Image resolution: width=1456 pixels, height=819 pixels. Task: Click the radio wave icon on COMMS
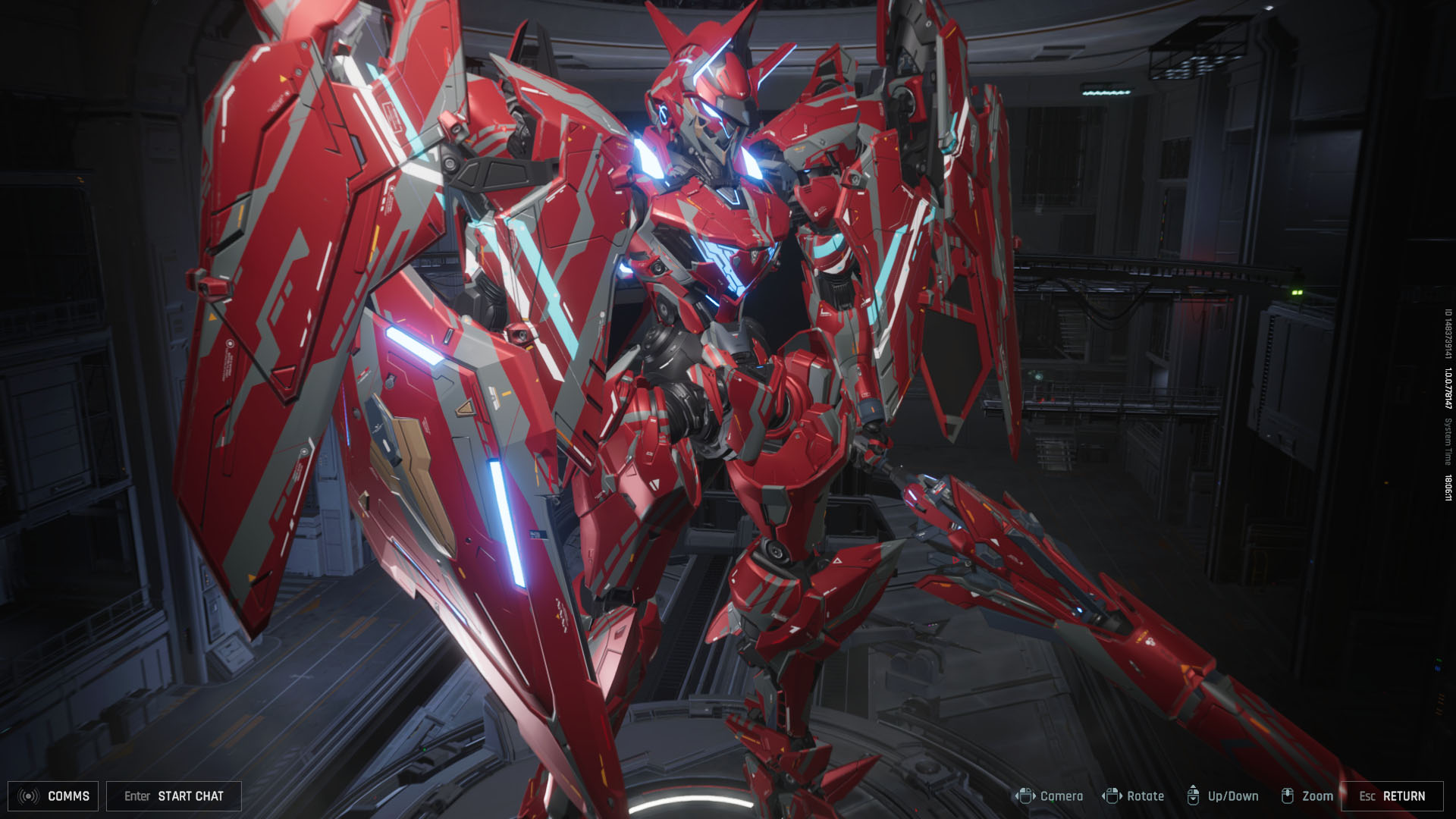coord(29,796)
